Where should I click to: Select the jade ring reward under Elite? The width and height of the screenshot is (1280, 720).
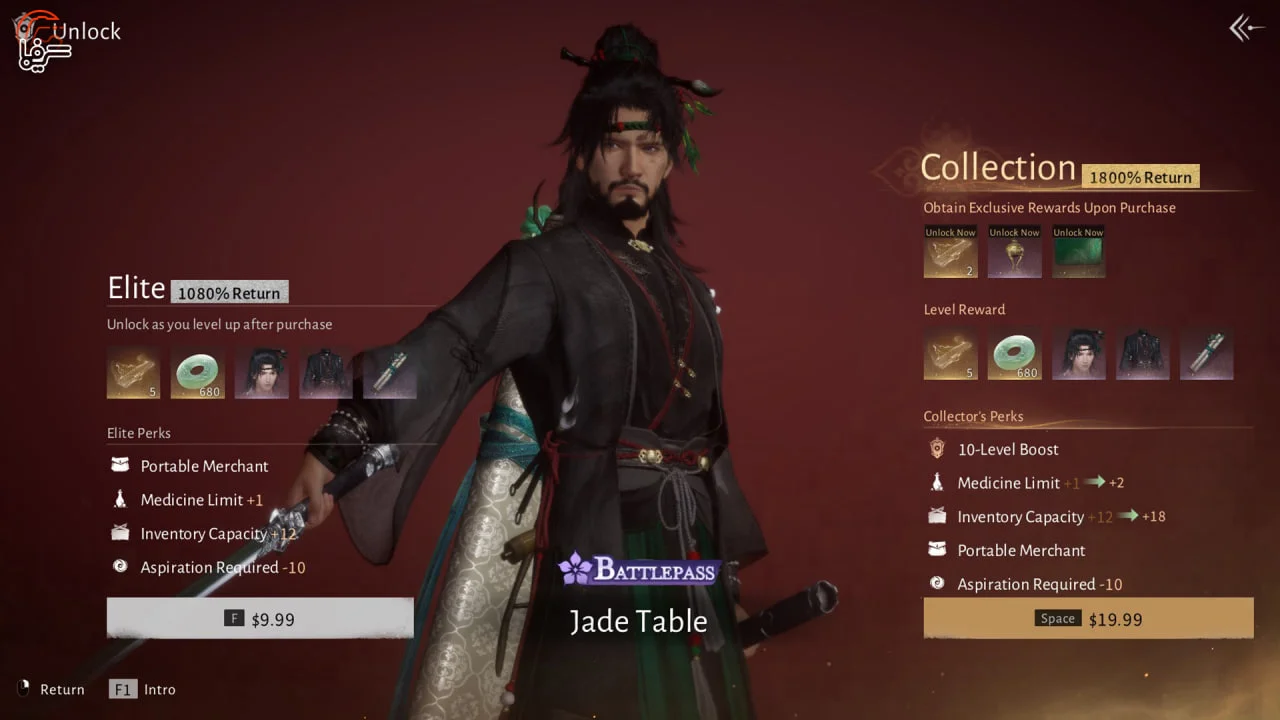pyautogui.click(x=197, y=373)
